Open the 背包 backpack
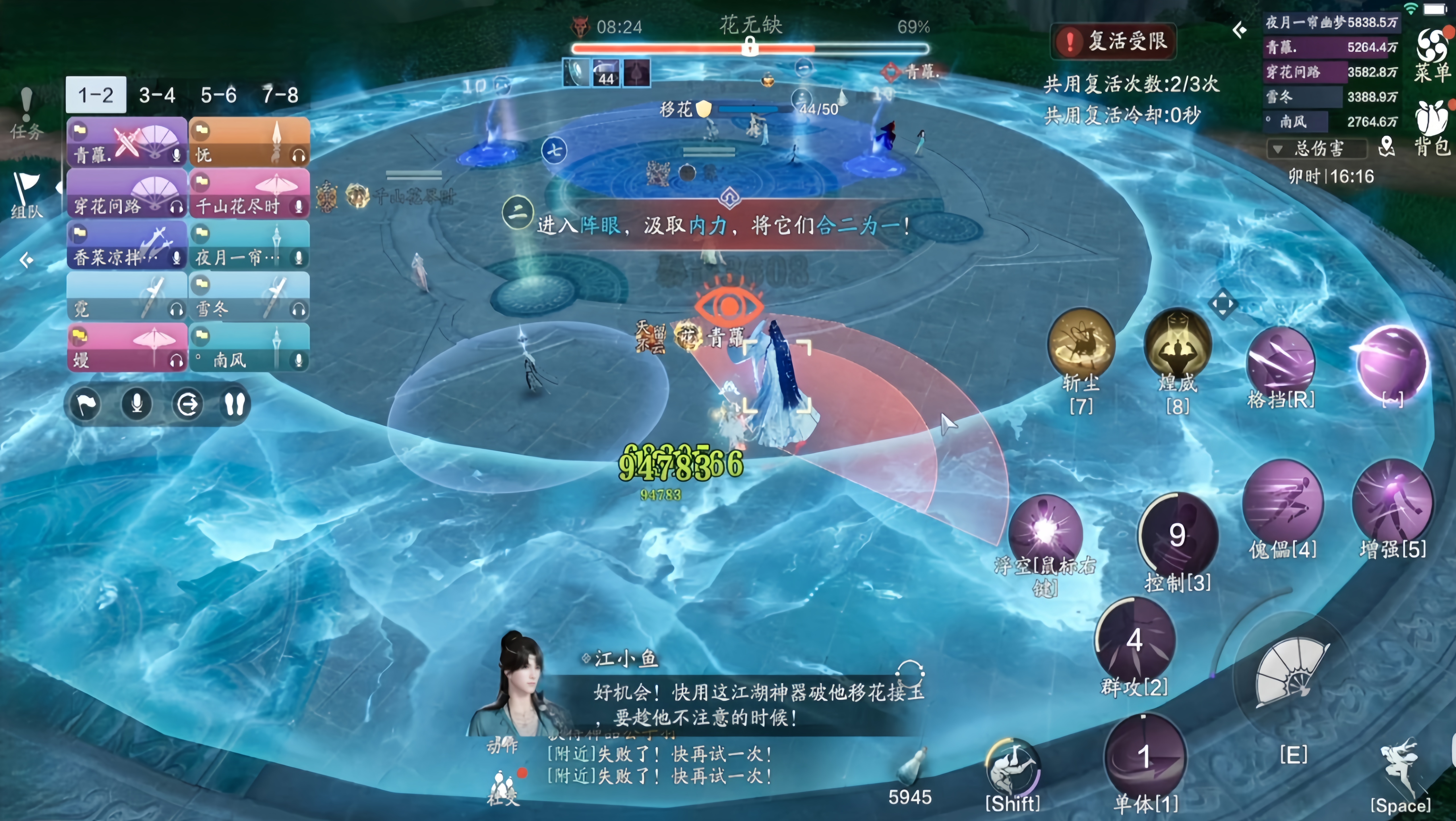 click(1432, 121)
